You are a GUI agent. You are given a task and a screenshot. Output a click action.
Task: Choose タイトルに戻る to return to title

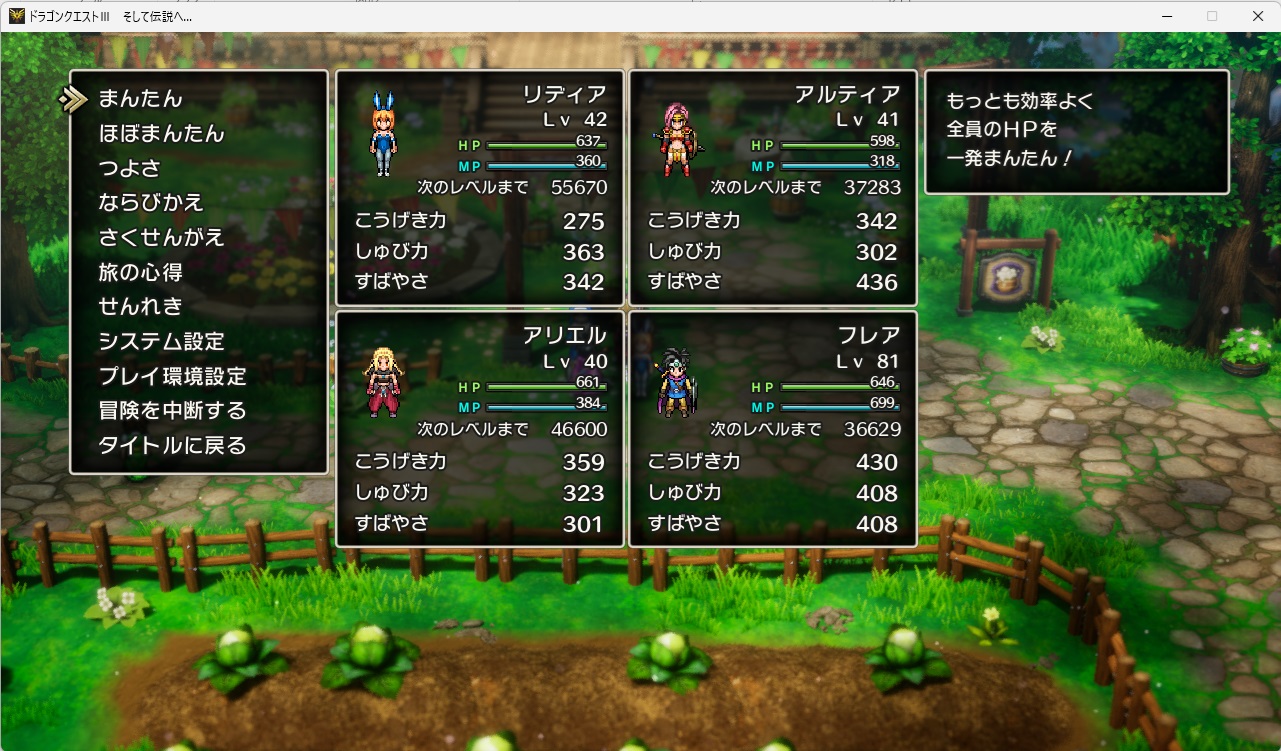tap(172, 446)
